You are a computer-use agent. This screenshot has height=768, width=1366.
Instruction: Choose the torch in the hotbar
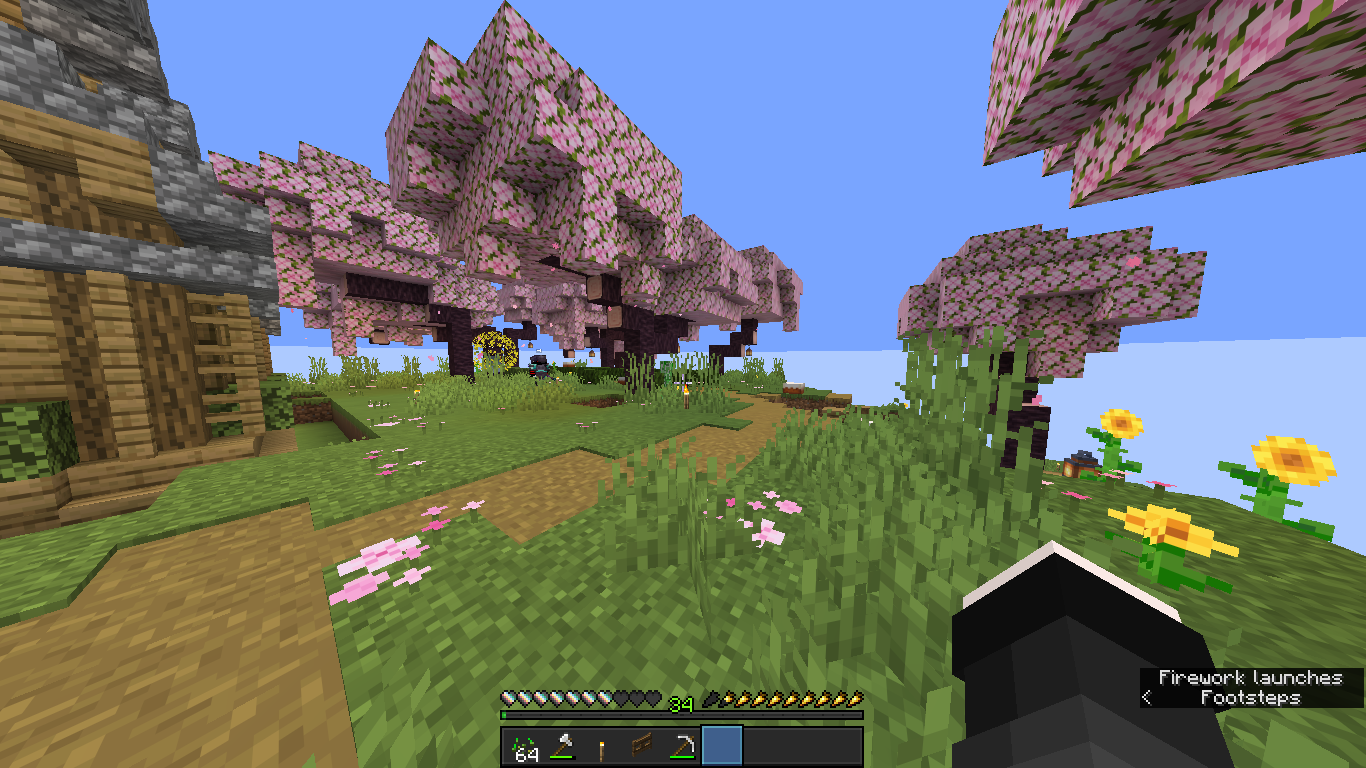click(x=602, y=747)
